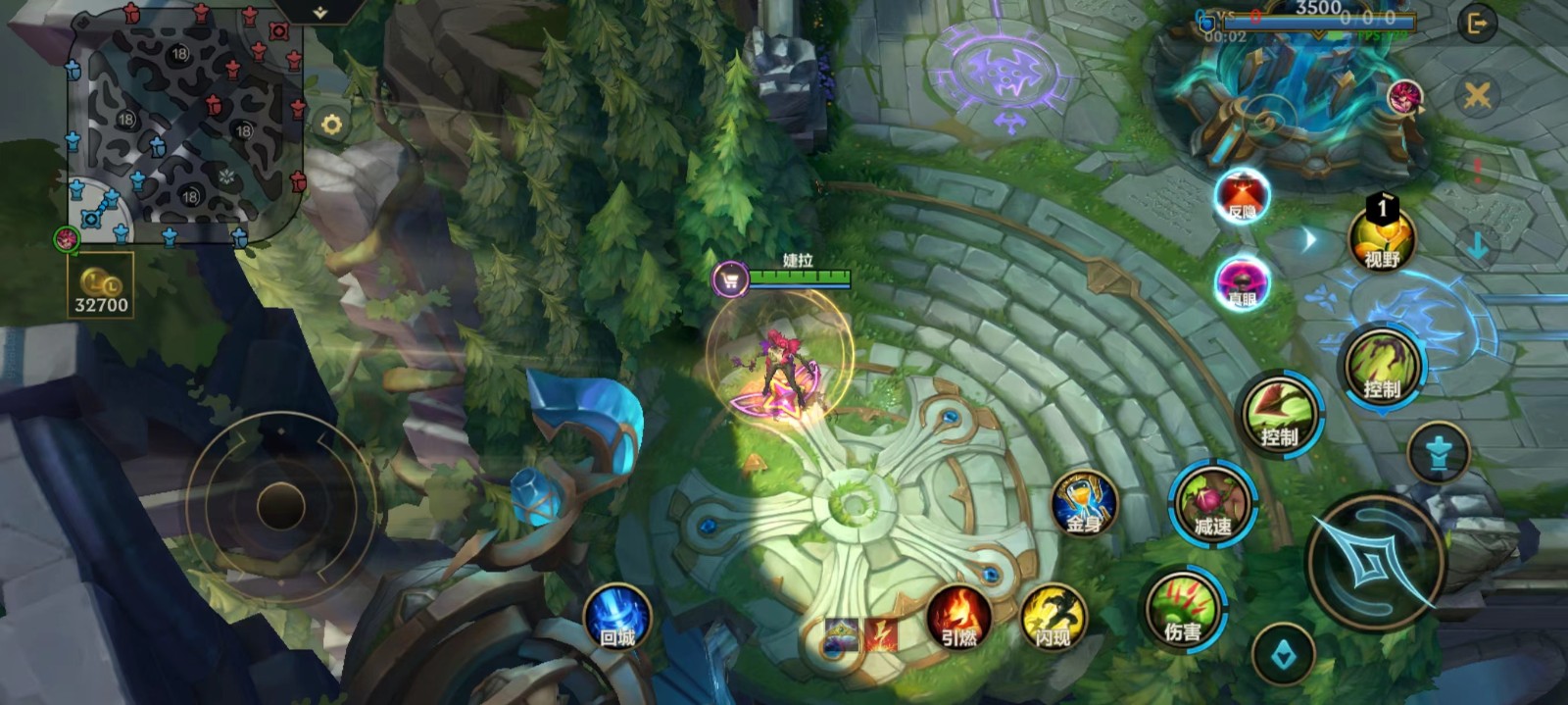
Task: Tap the tower-target attack button
Action: point(1438,453)
